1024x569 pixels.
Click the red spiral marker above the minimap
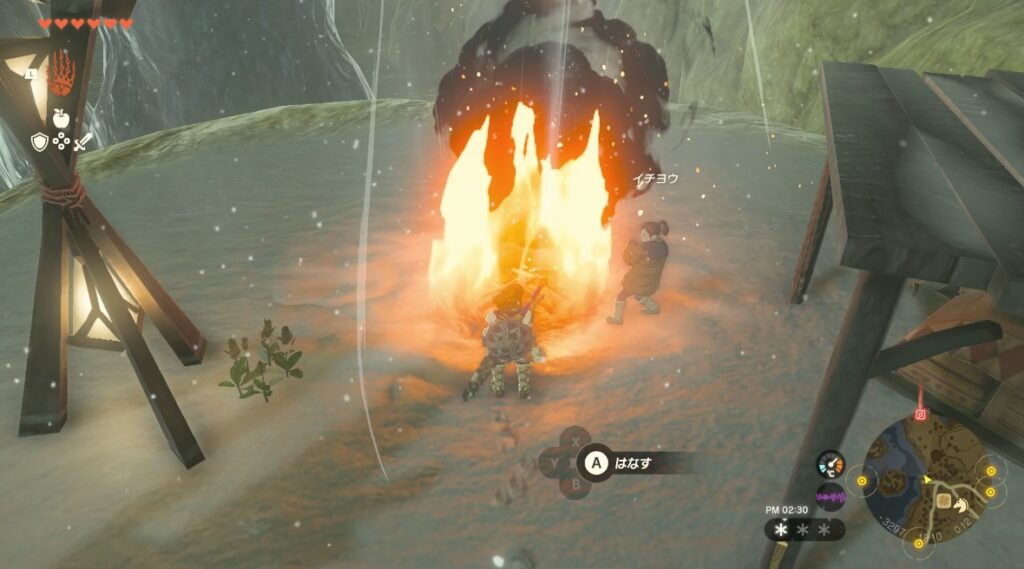point(920,414)
